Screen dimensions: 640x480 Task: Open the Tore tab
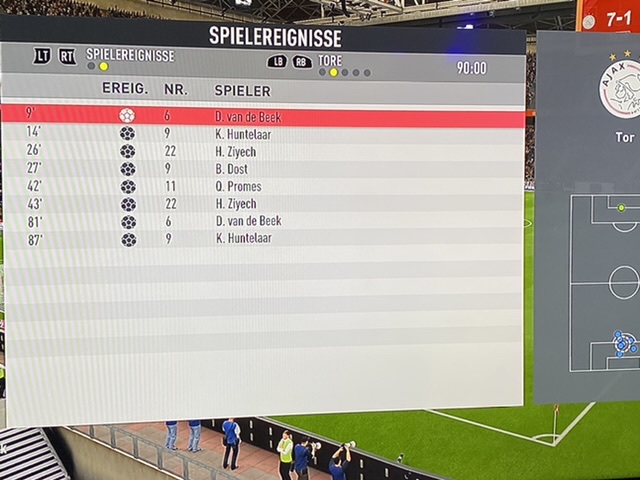[330, 60]
